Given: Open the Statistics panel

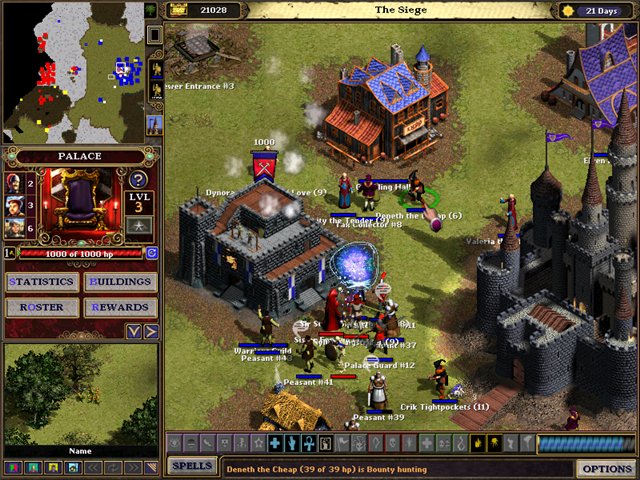Looking at the screenshot, I should [42, 282].
